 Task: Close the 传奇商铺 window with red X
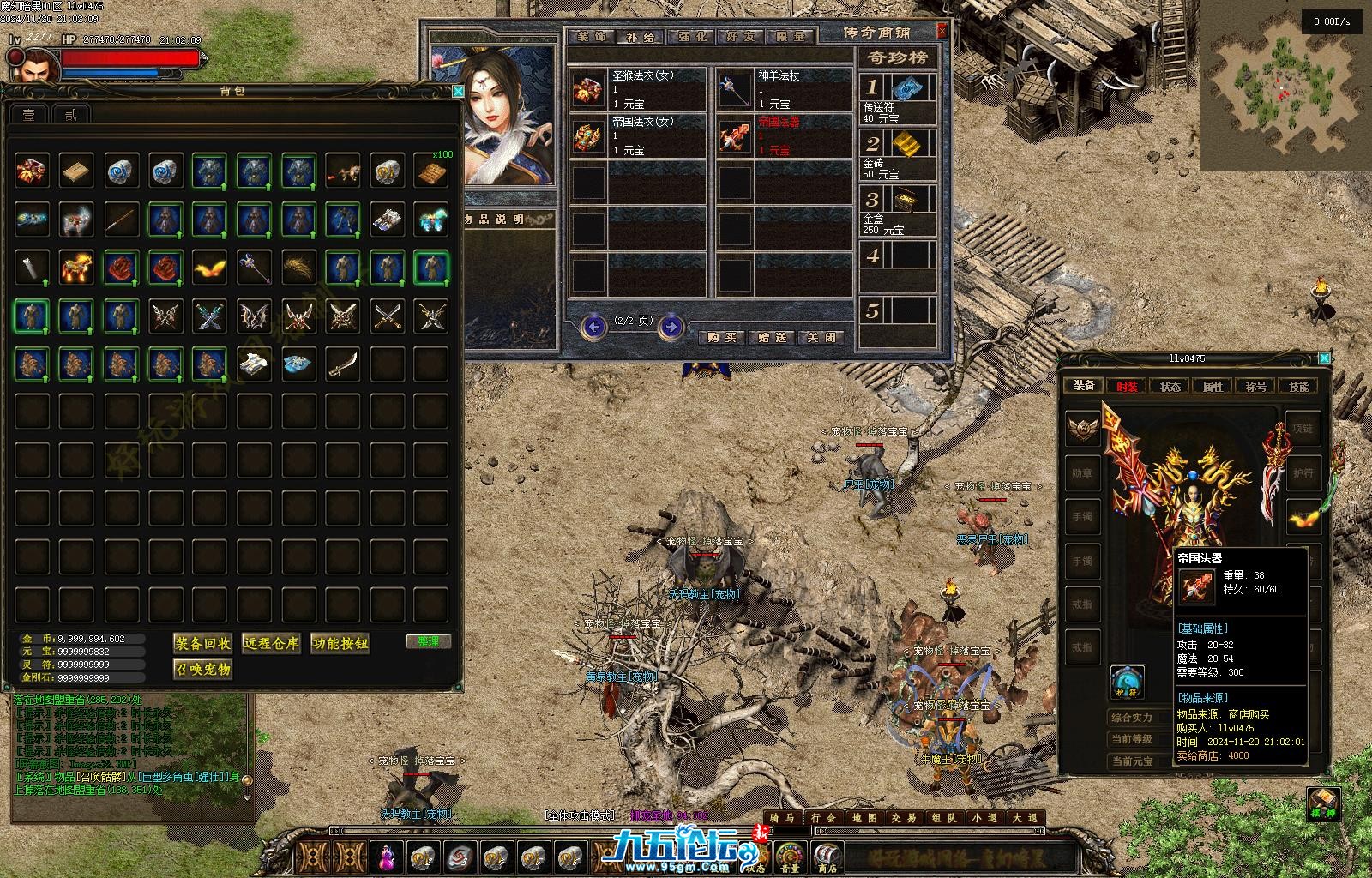pyautogui.click(x=942, y=32)
